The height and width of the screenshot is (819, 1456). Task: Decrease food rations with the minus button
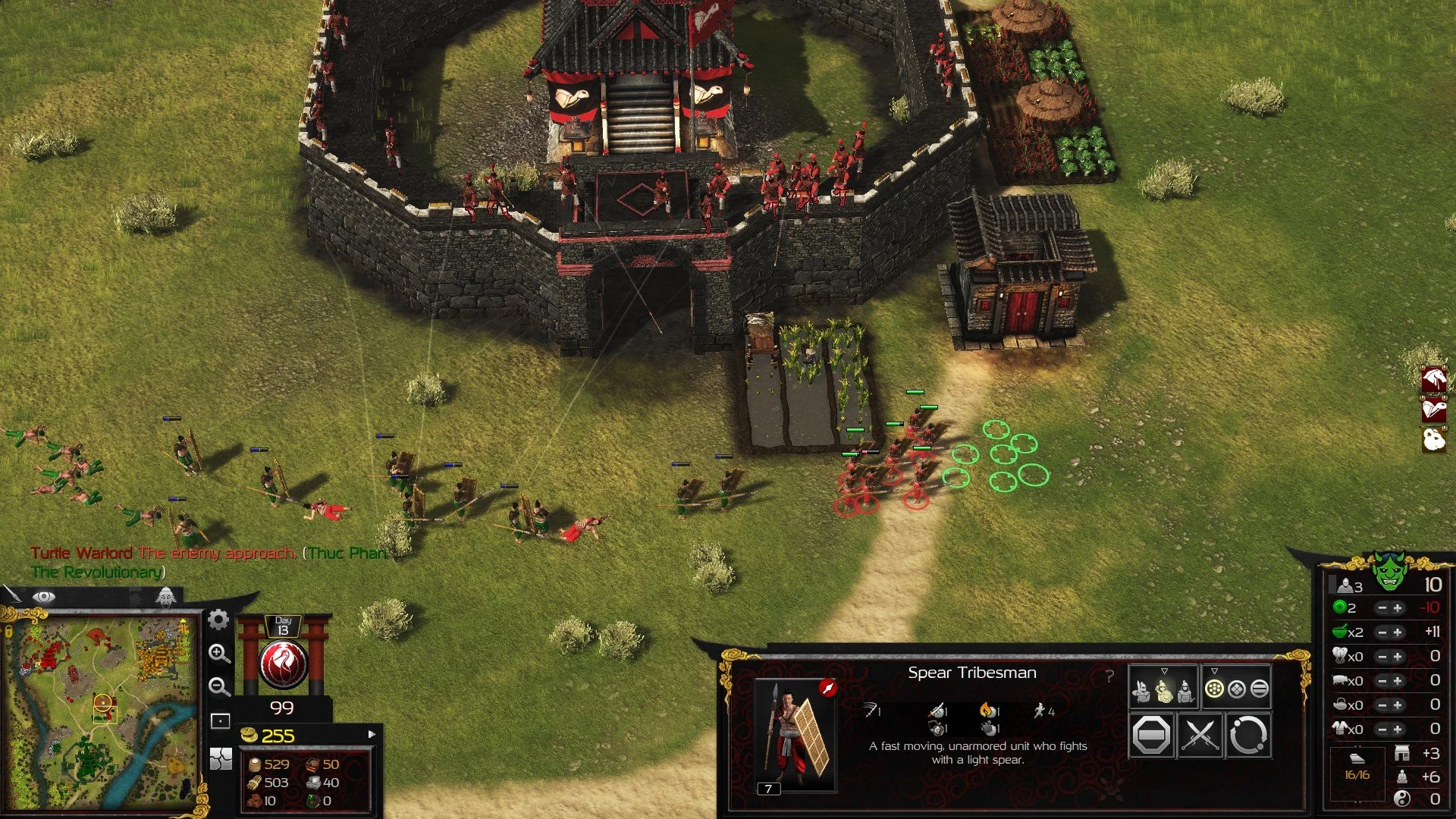coord(1382,632)
